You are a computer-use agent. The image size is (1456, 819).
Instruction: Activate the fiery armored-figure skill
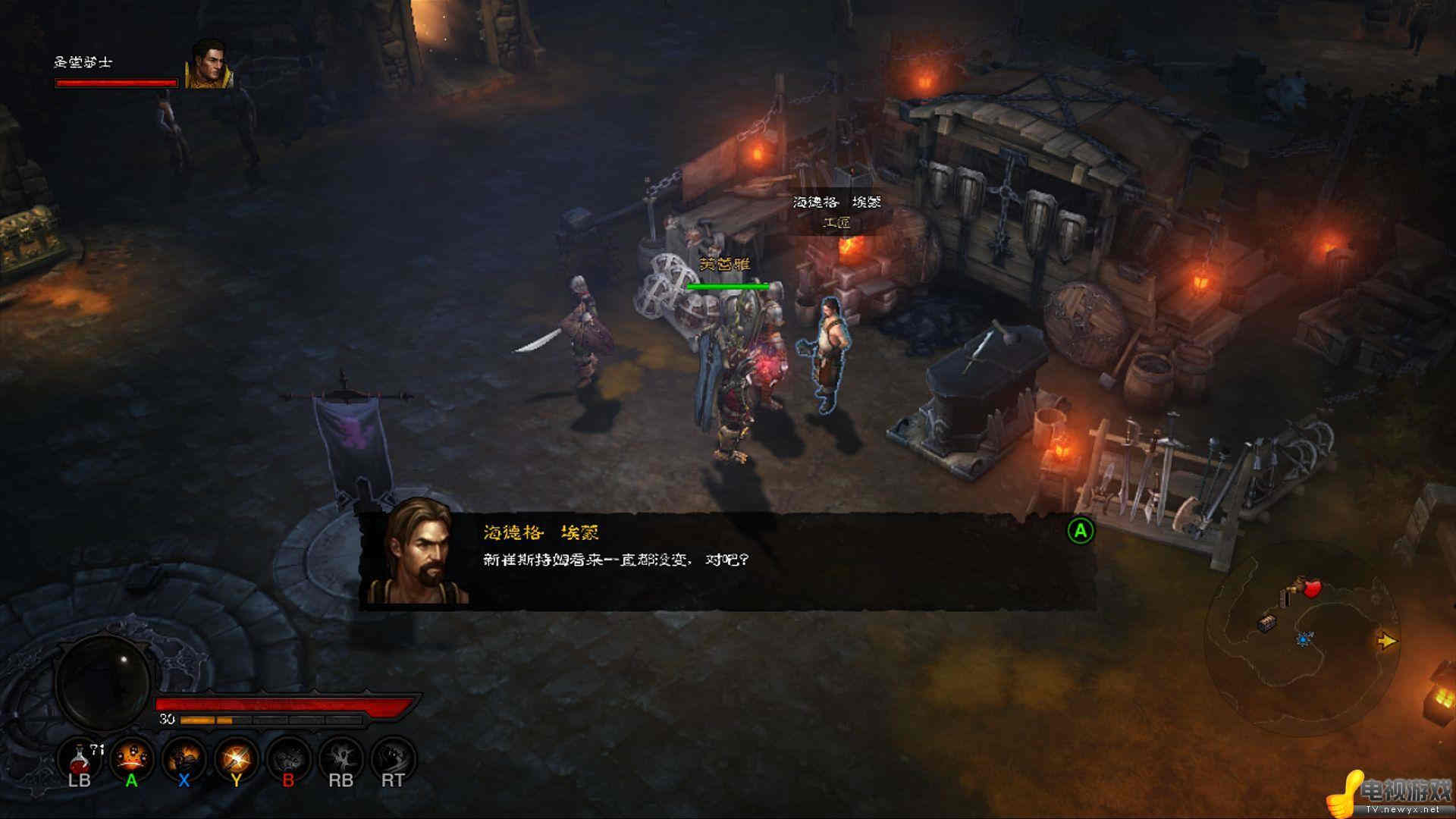(184, 758)
